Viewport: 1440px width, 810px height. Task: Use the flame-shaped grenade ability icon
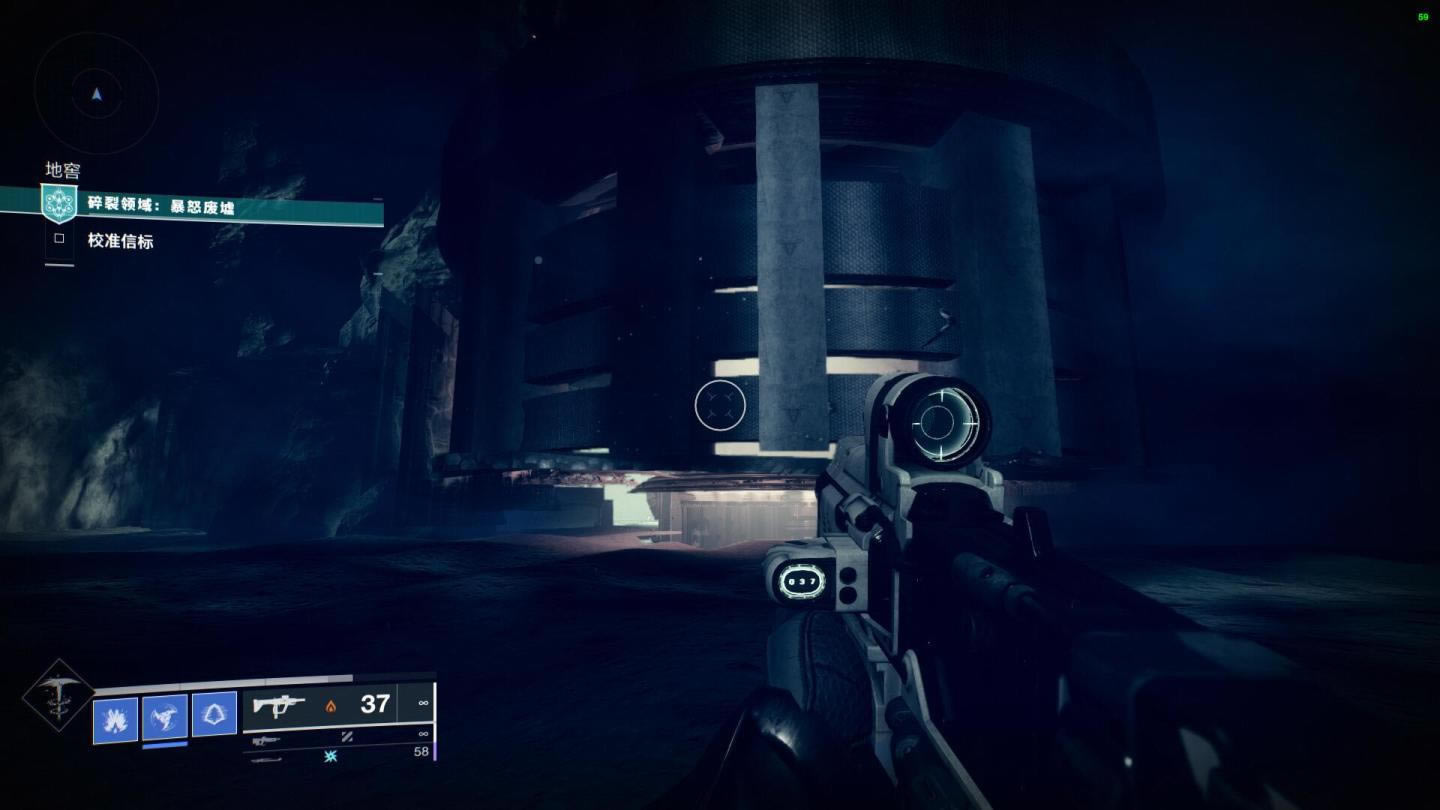click(115, 717)
